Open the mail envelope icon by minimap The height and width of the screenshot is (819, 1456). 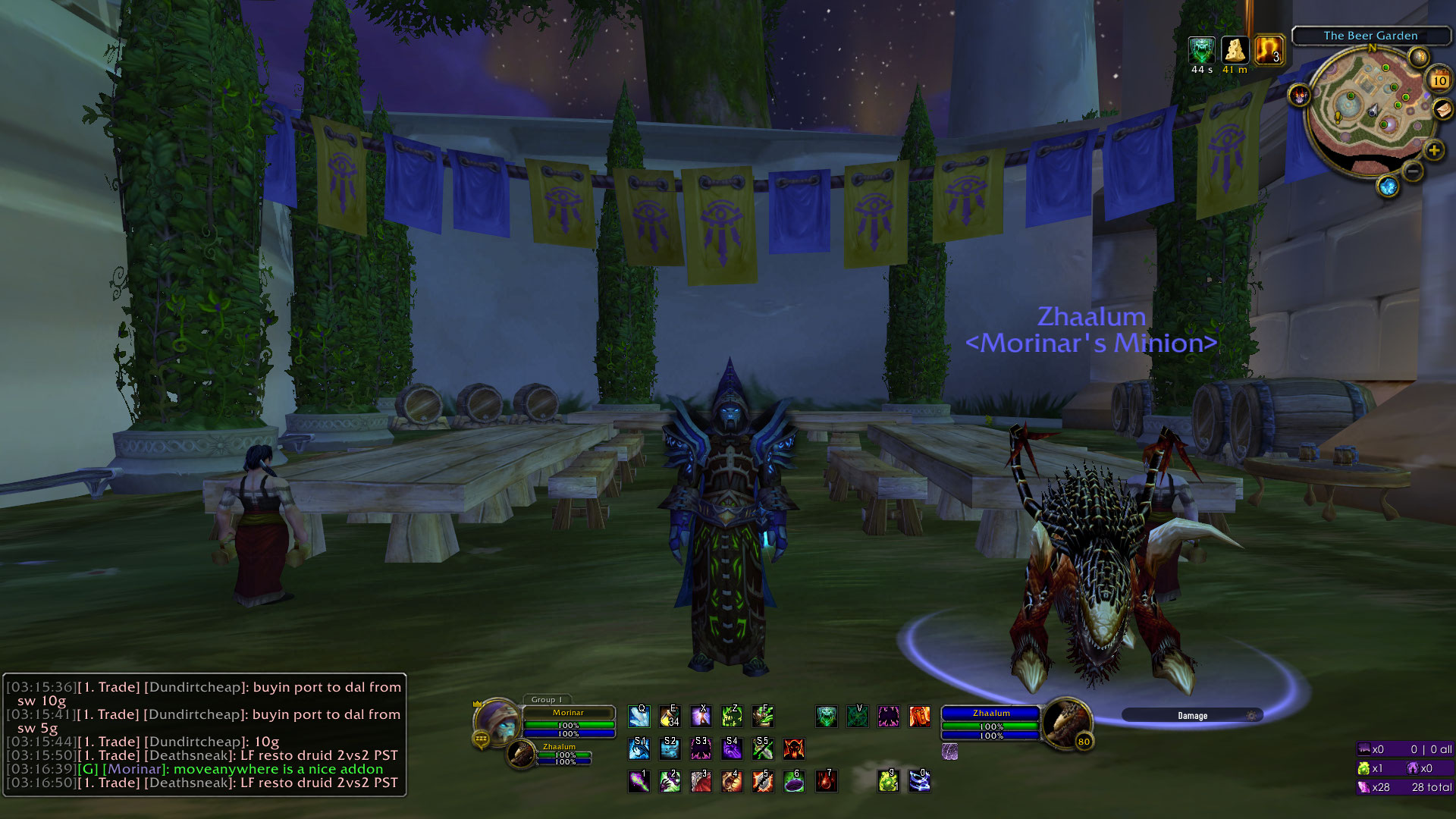1442,111
